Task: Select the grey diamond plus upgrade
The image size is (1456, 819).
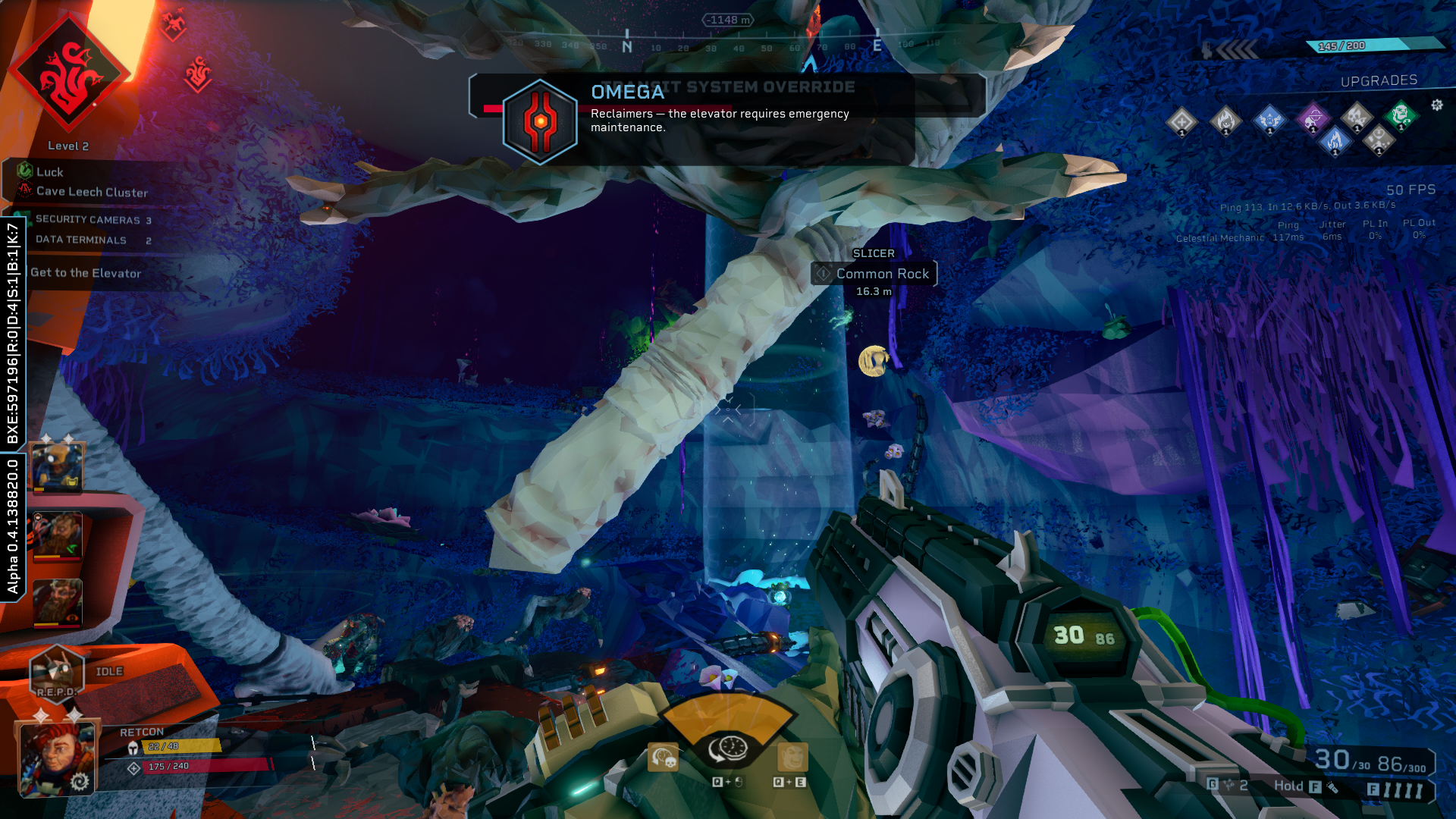Action: tap(1181, 121)
